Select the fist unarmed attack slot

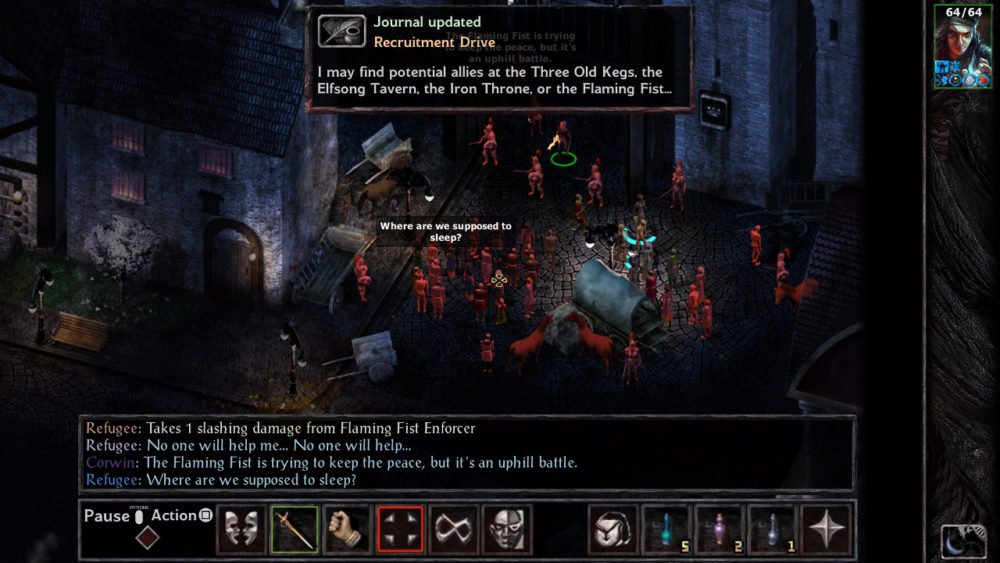(x=347, y=529)
